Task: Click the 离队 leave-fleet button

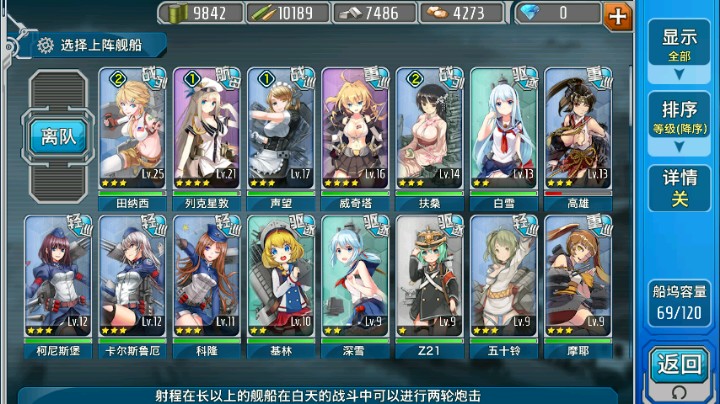Action: tap(57, 136)
